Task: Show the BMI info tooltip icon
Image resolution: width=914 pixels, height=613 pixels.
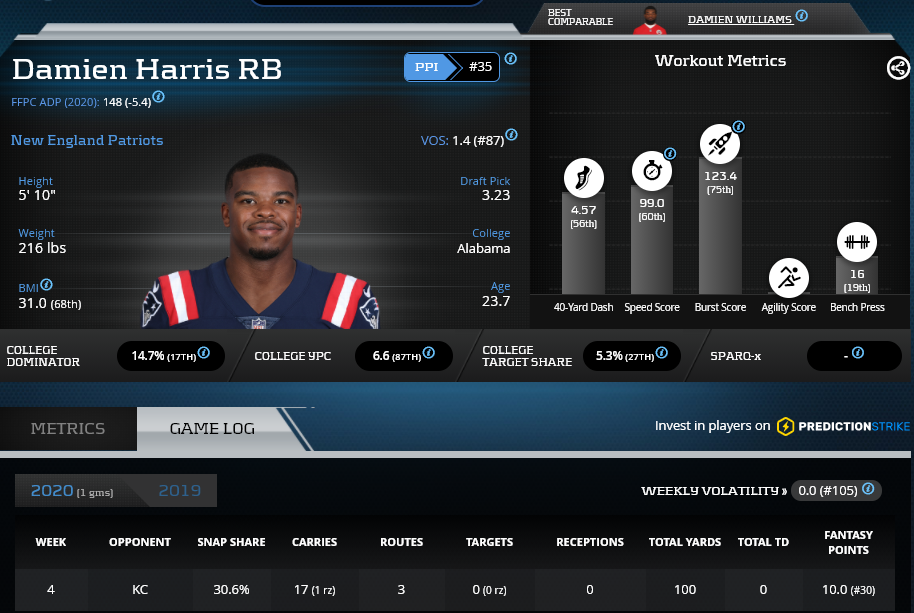Action: [47, 286]
